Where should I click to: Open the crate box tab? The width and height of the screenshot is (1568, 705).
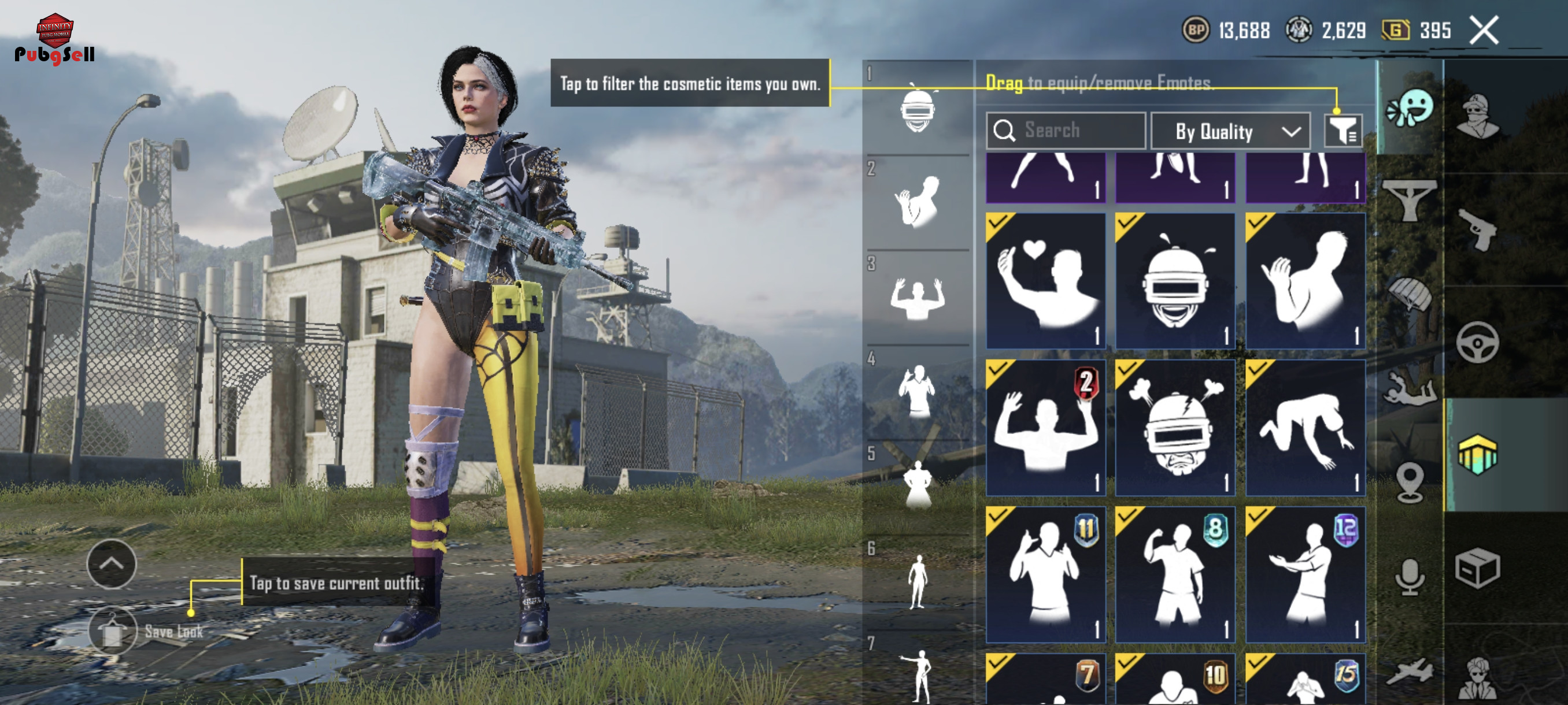tap(1478, 568)
